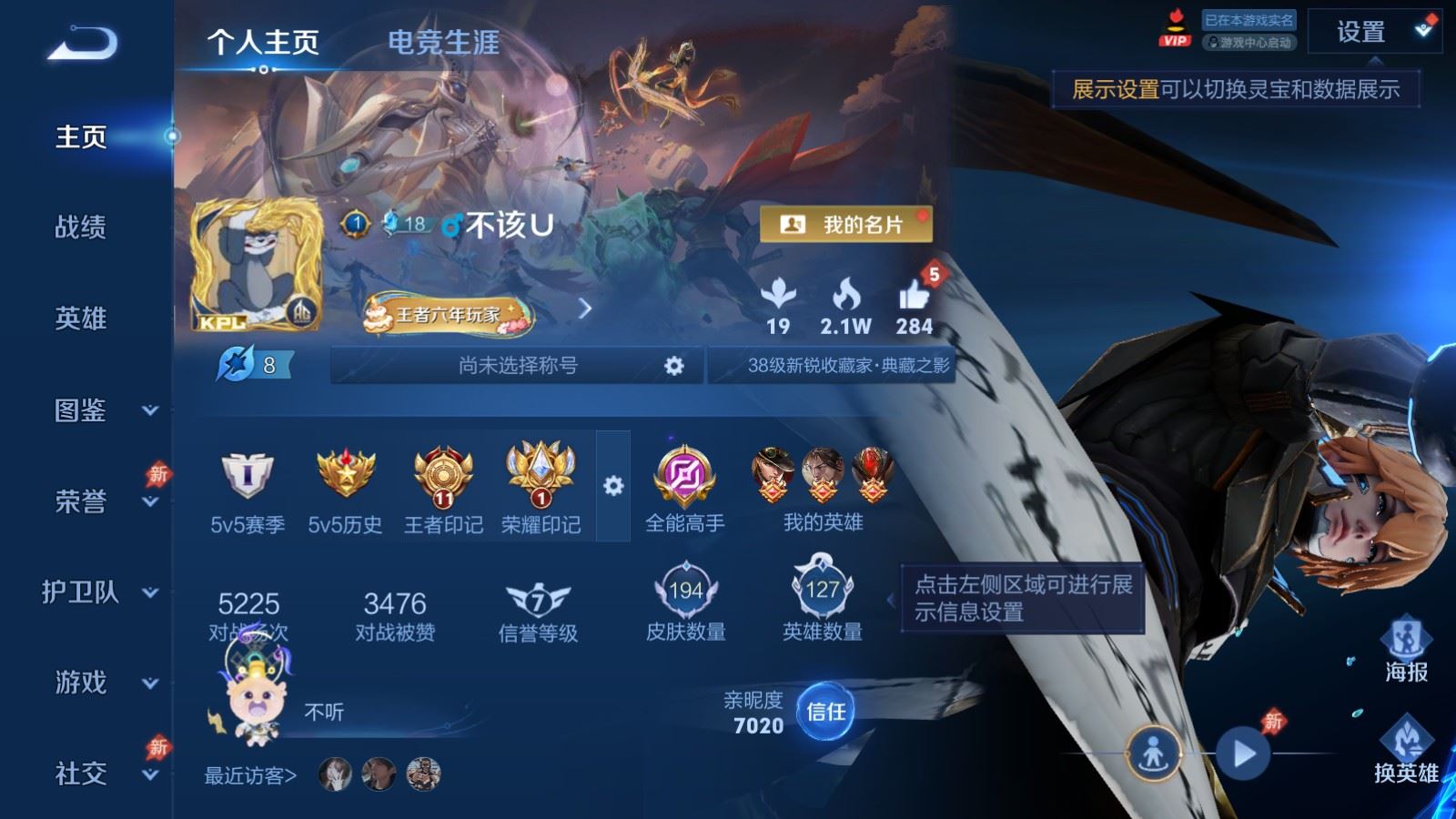The width and height of the screenshot is (1456, 819).
Task: Open the title settings gear beside 尚未选择称号
Action: (x=674, y=365)
